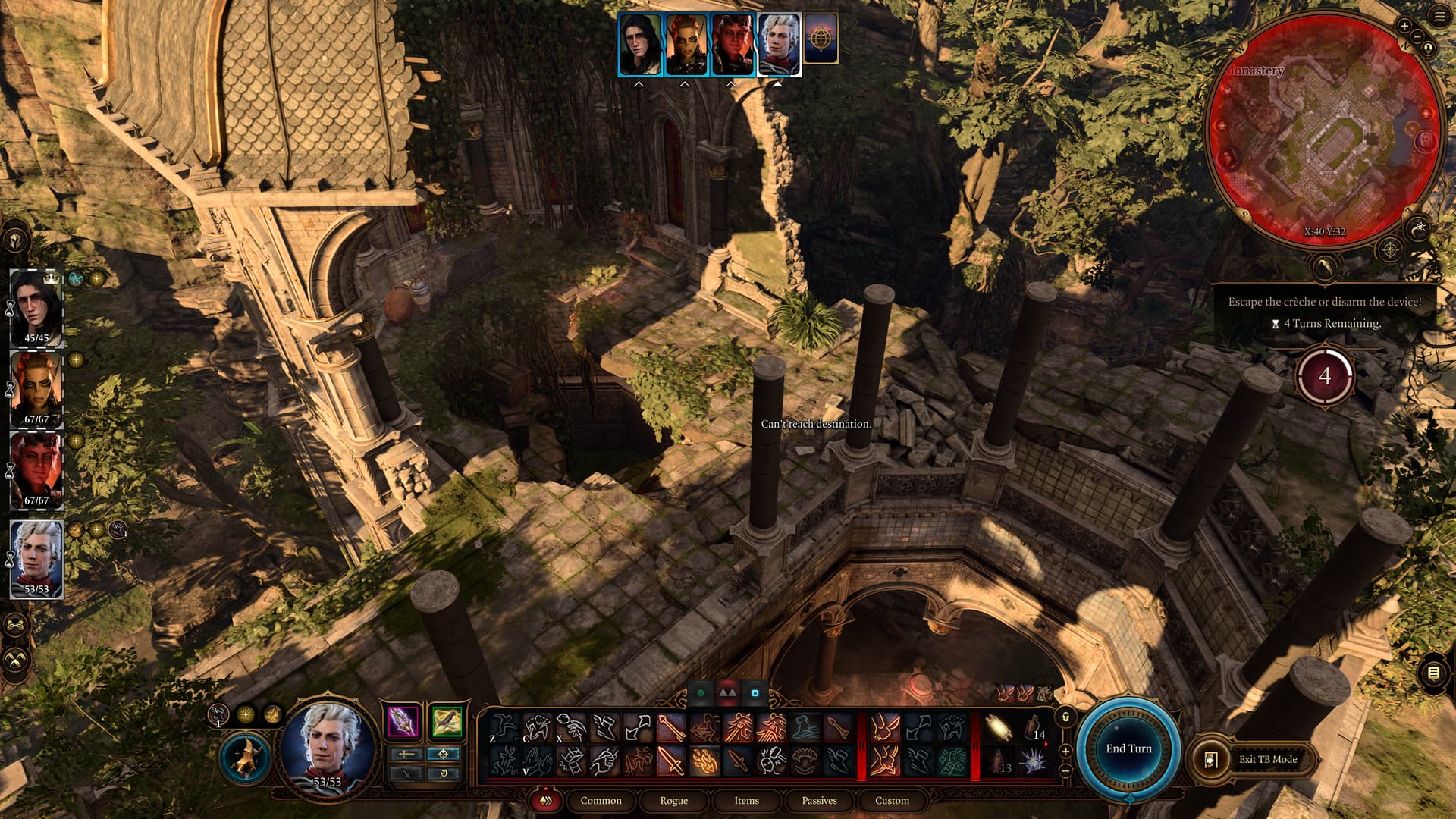1456x819 pixels.
Task: Click the Monastery minimap
Action: point(1324,129)
